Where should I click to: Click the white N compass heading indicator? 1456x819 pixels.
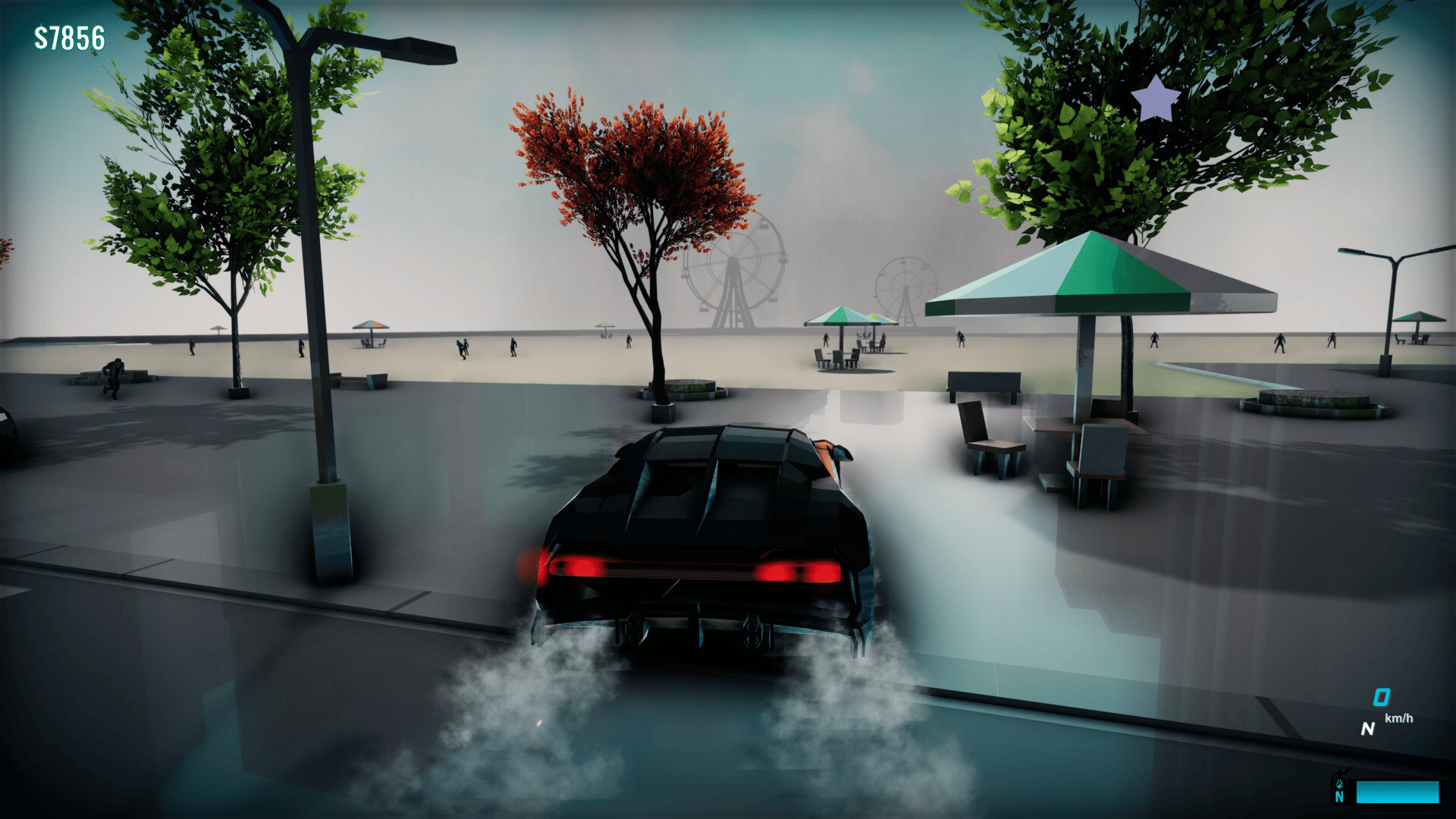tap(1369, 730)
